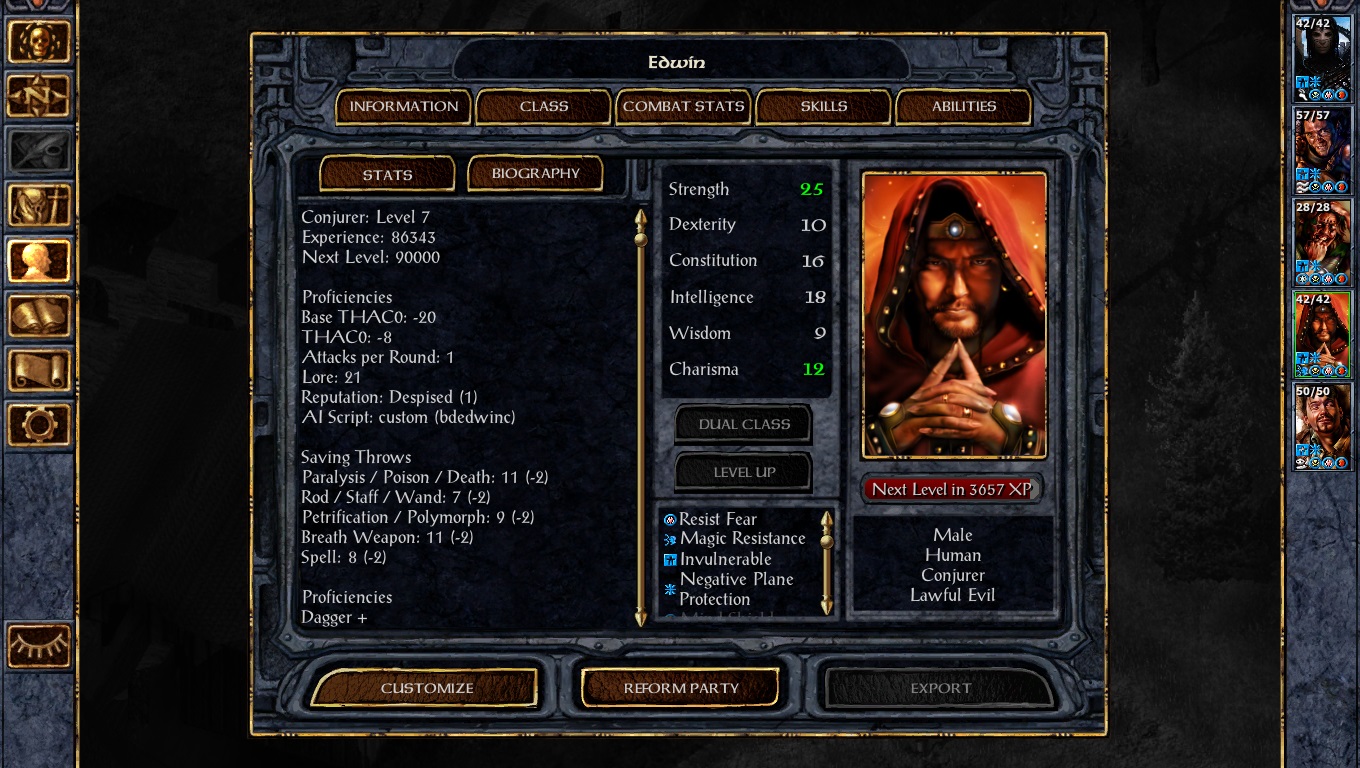Screen dimensions: 1360x768
Task: Click the Next Level in 3657 XP banner
Action: click(x=951, y=489)
